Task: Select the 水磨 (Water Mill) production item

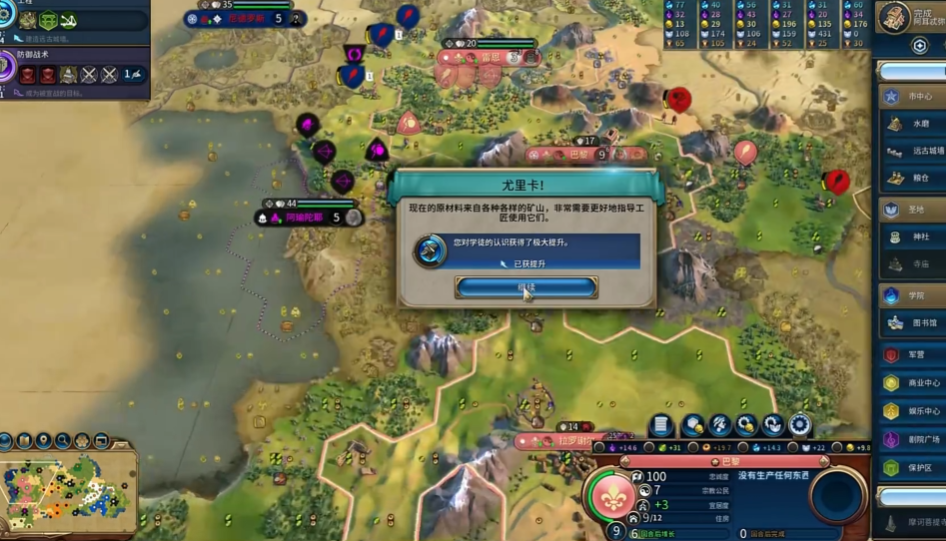Action: coord(912,124)
